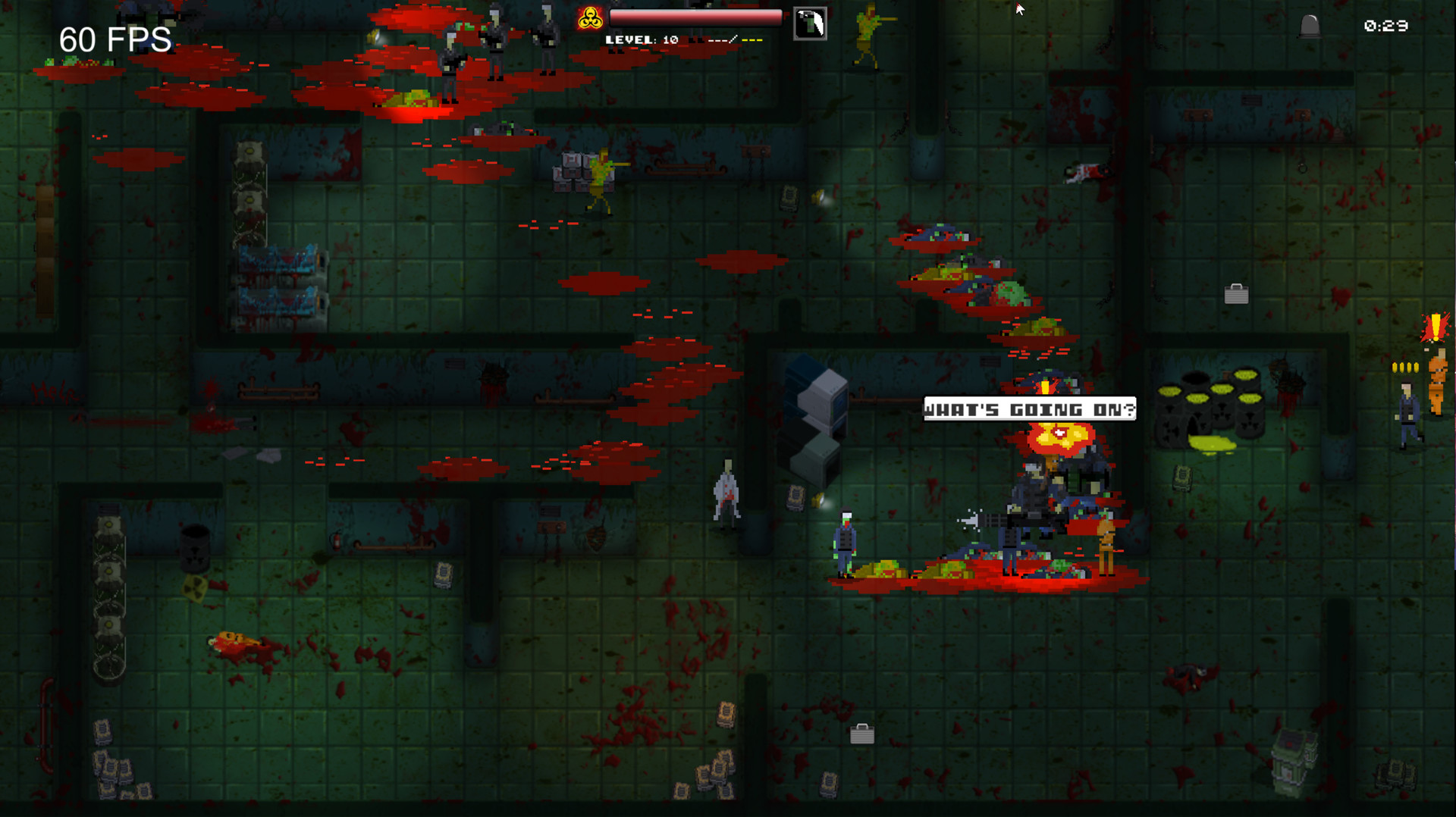This screenshot has width=1456, height=817.
Task: Click the grey alarm siren icon
Action: 1310,27
